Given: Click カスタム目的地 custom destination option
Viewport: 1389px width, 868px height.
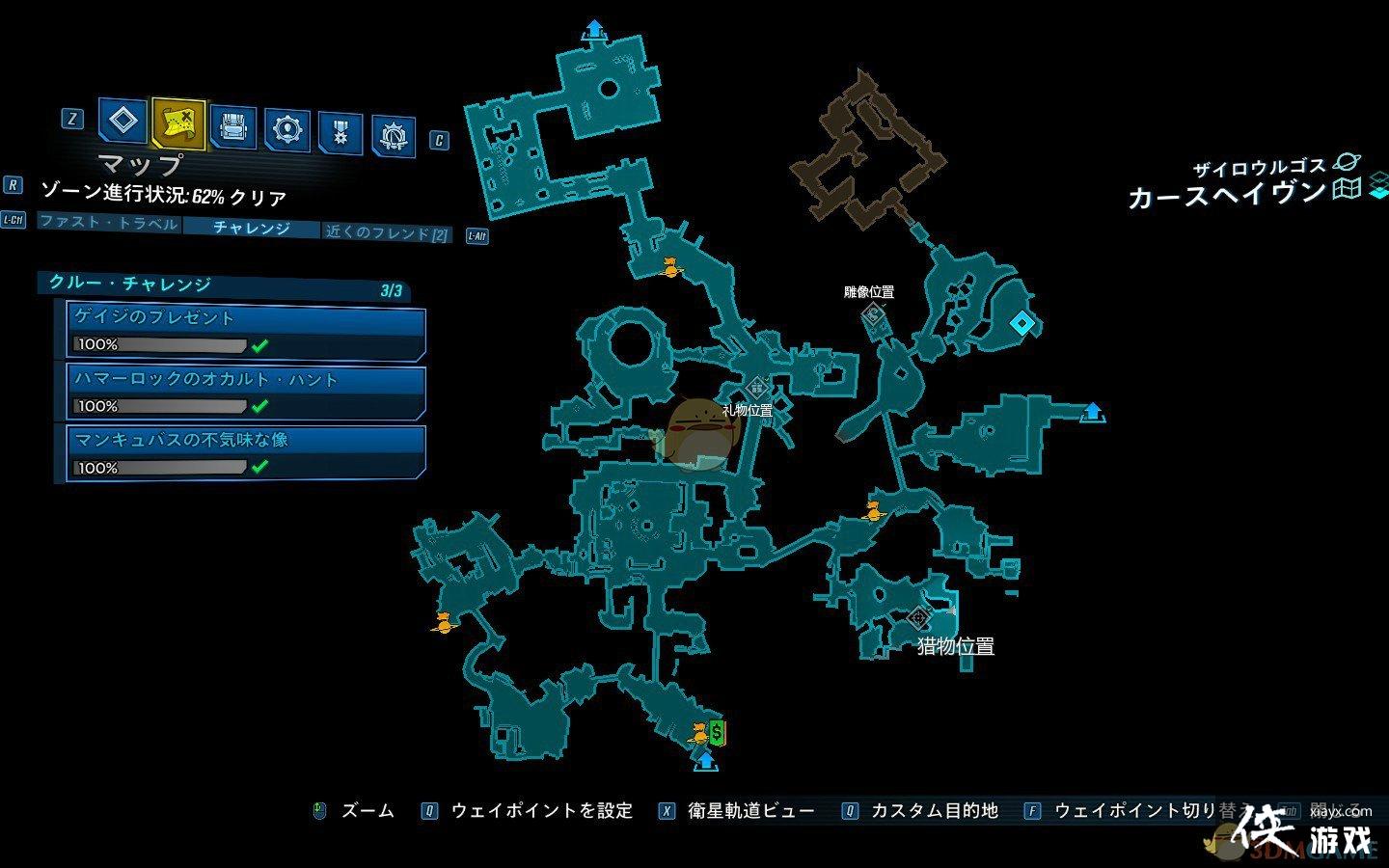Looking at the screenshot, I should point(938,810).
